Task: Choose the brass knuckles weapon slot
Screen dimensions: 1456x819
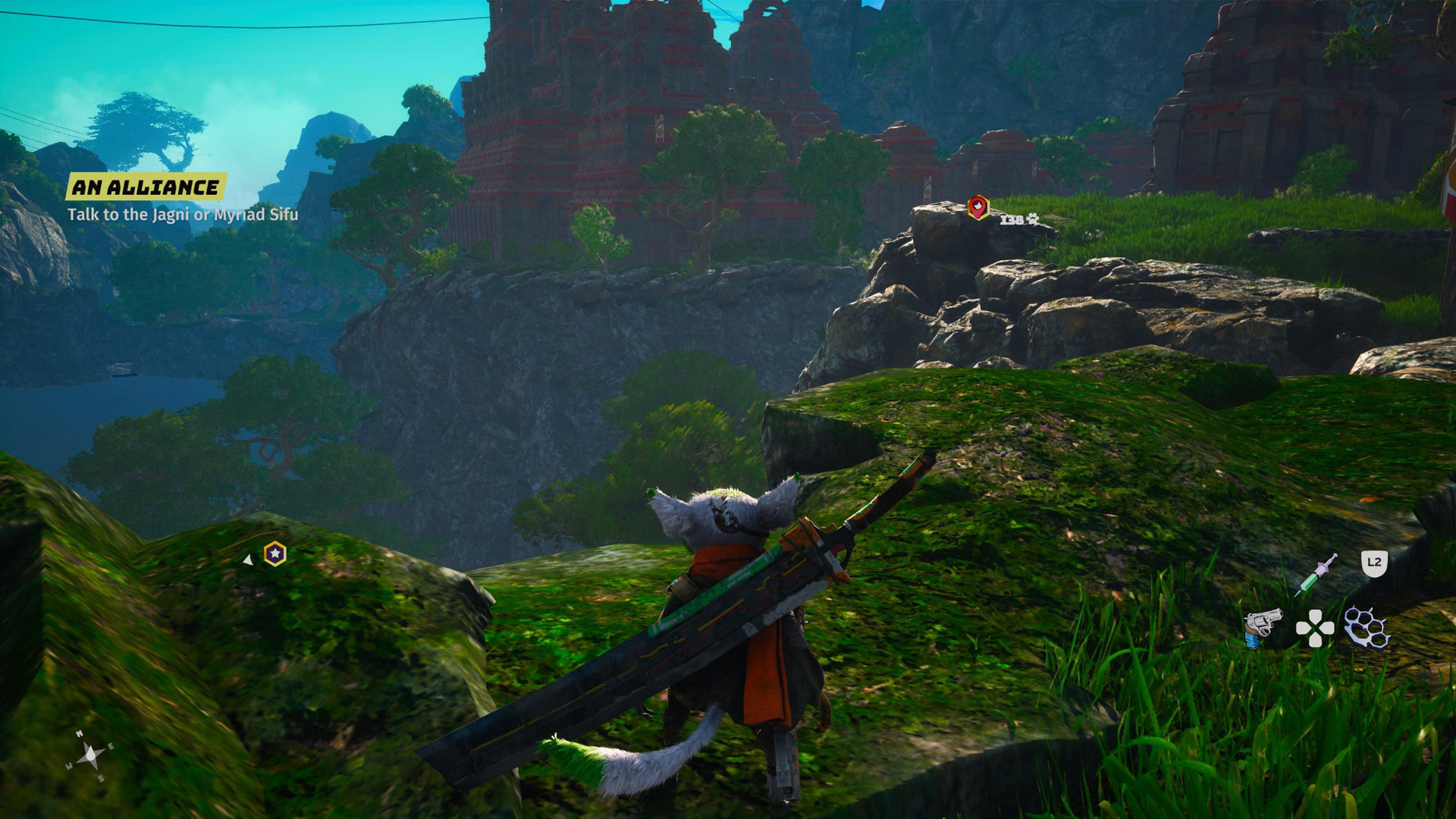Action: pos(1367,628)
